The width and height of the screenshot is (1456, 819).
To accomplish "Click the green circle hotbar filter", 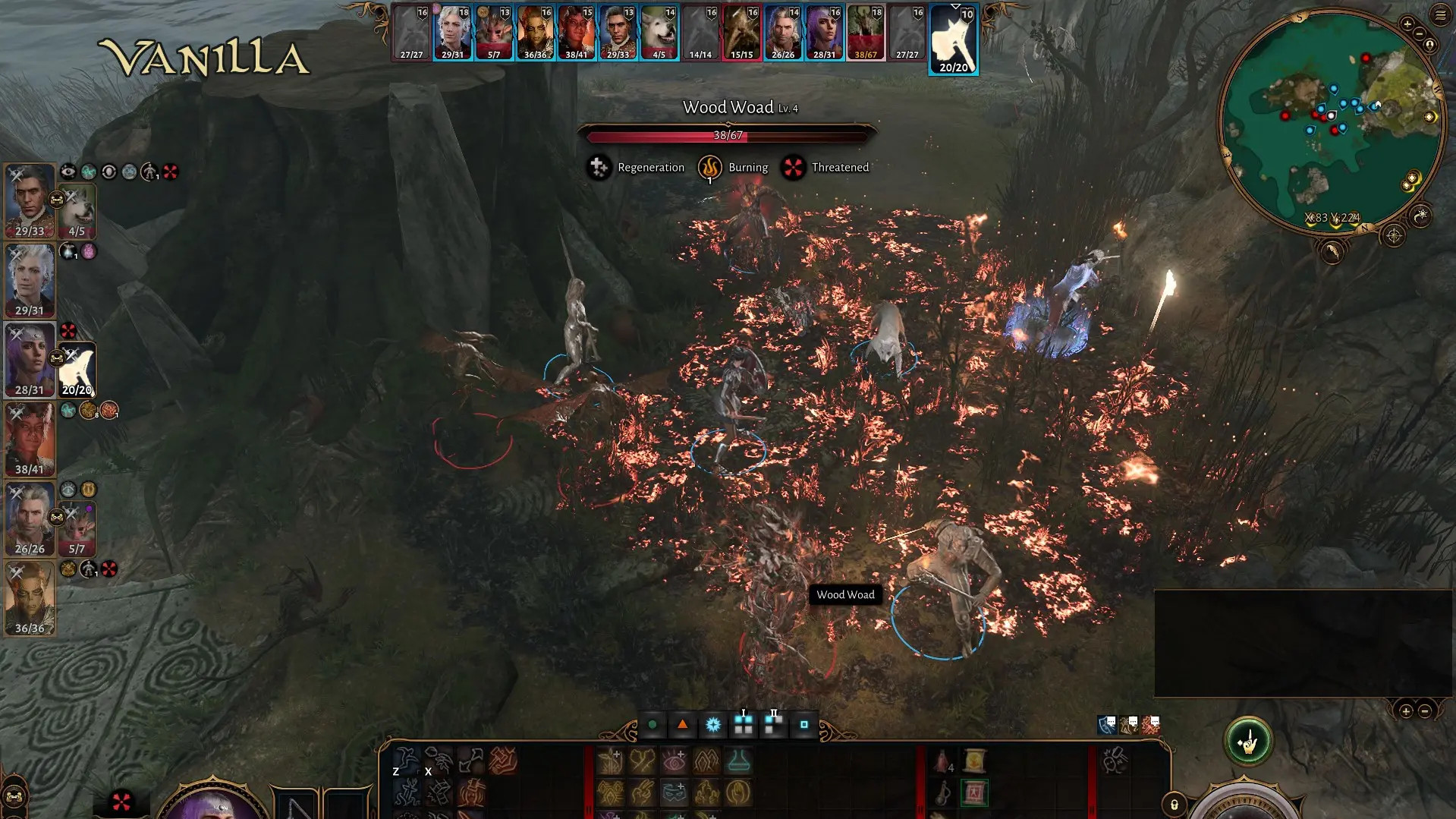I will 653,725.
